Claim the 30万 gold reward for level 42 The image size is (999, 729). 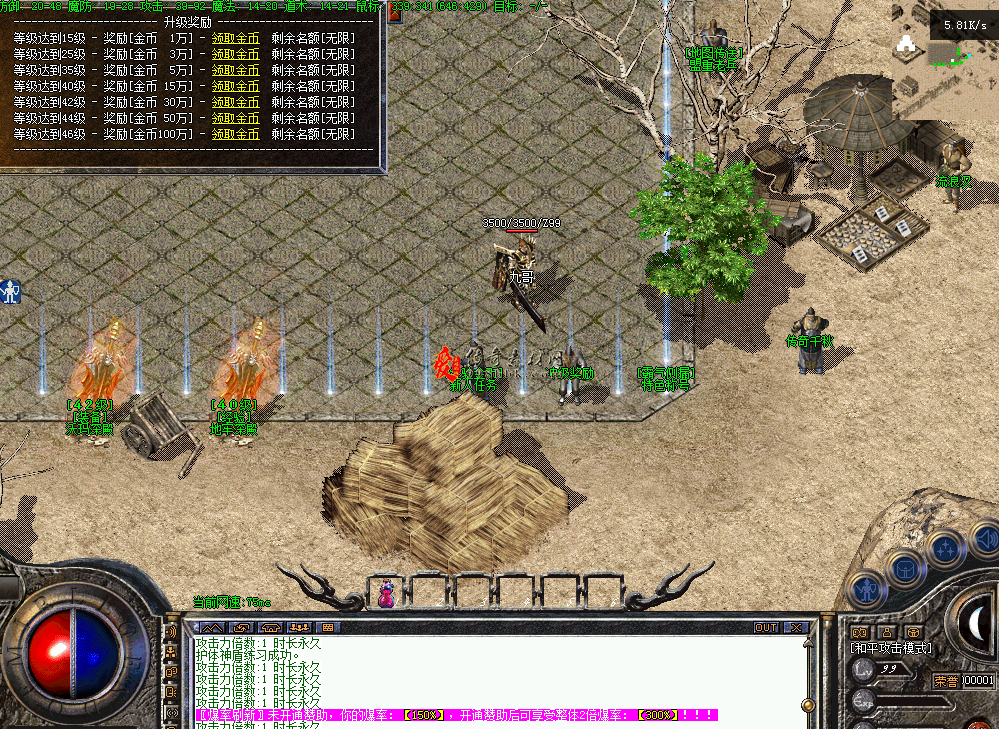235,102
